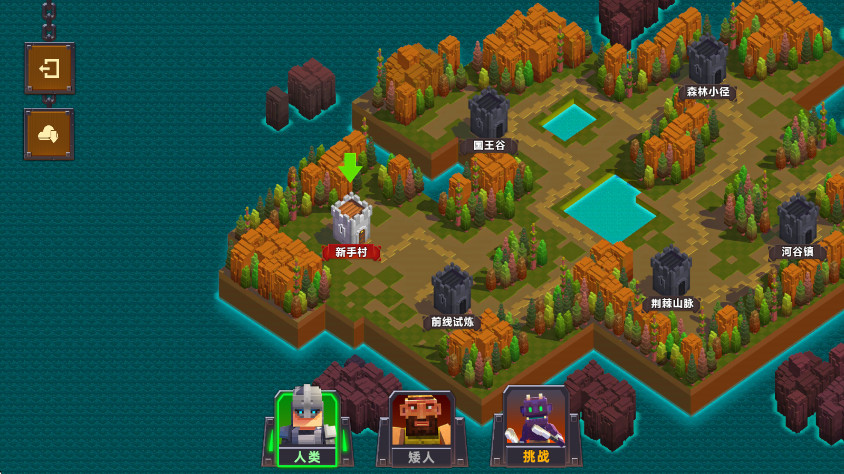Select the 森林小径 level castle
Screen dimensions: 844x474
point(707,62)
